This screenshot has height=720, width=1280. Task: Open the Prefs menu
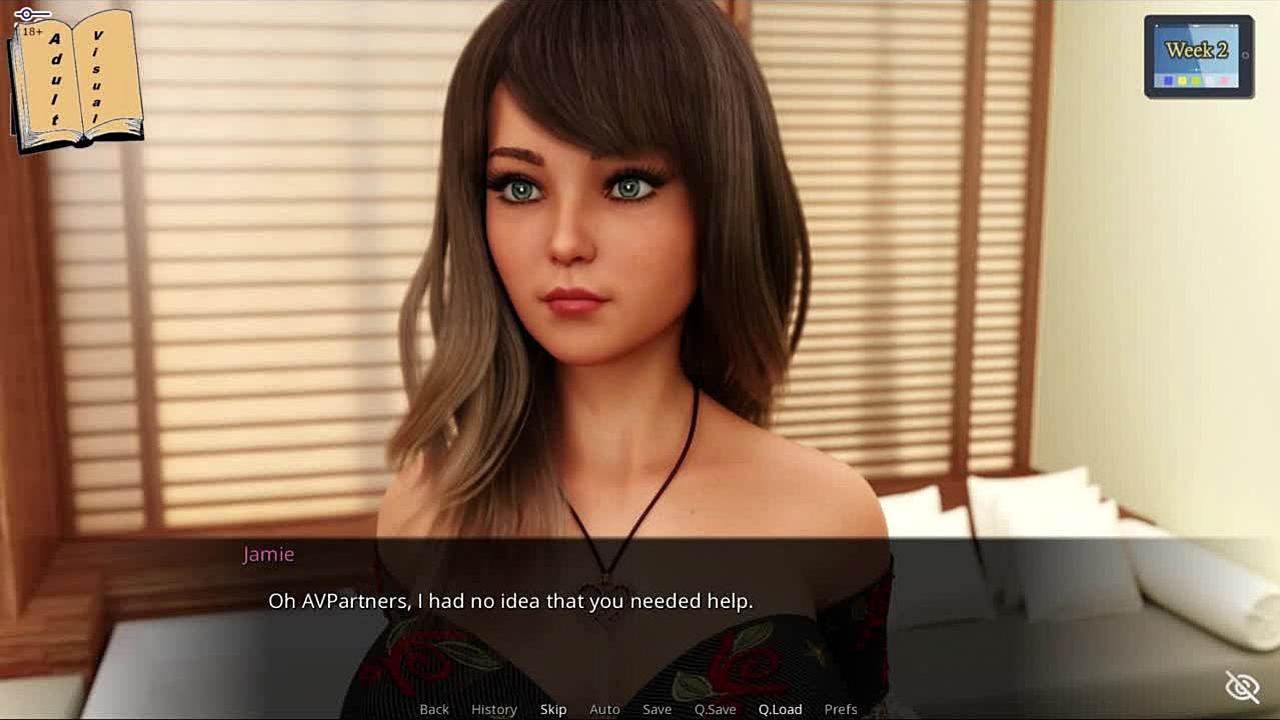tap(841, 709)
